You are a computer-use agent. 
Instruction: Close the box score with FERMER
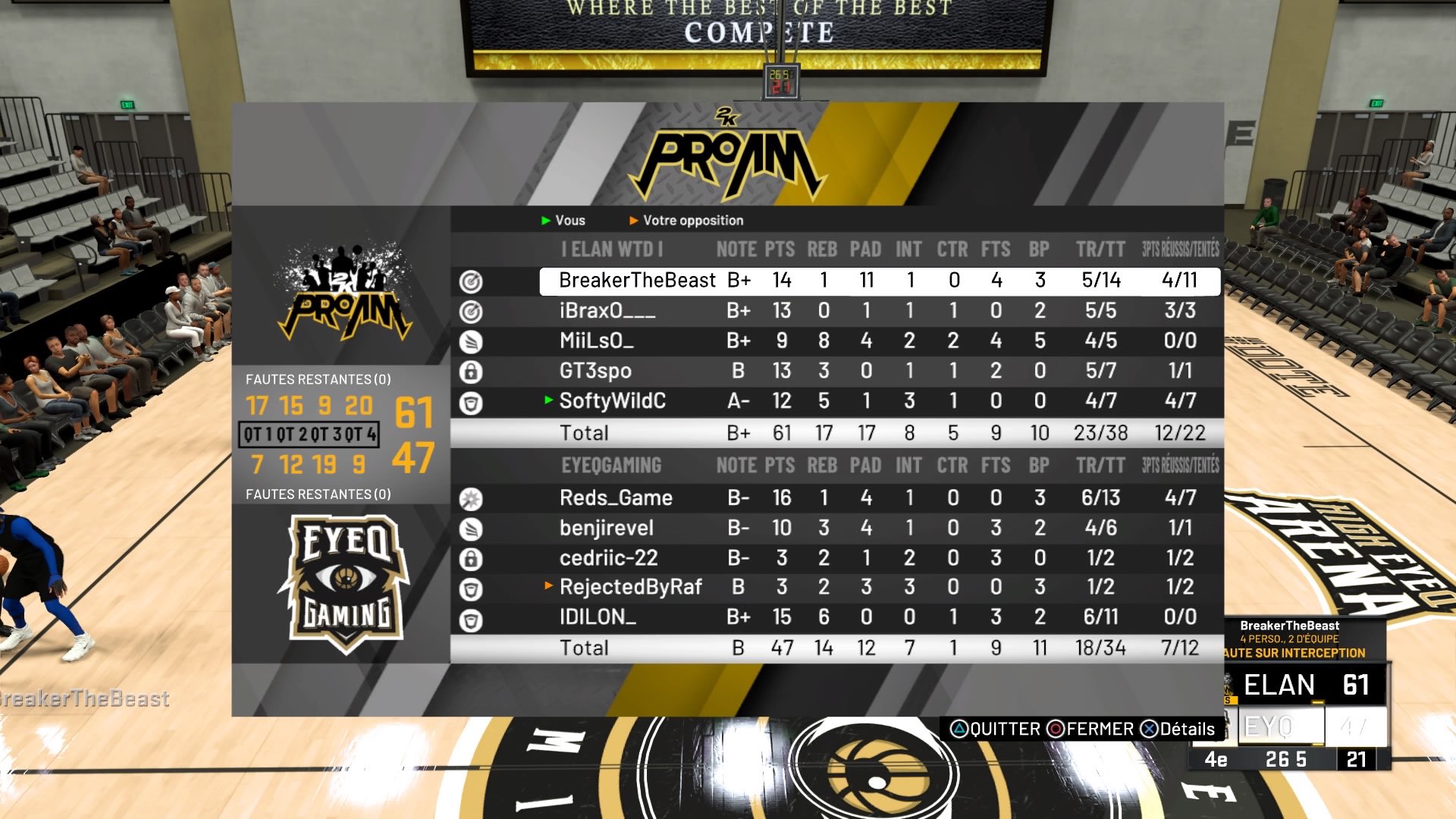coord(1090,730)
